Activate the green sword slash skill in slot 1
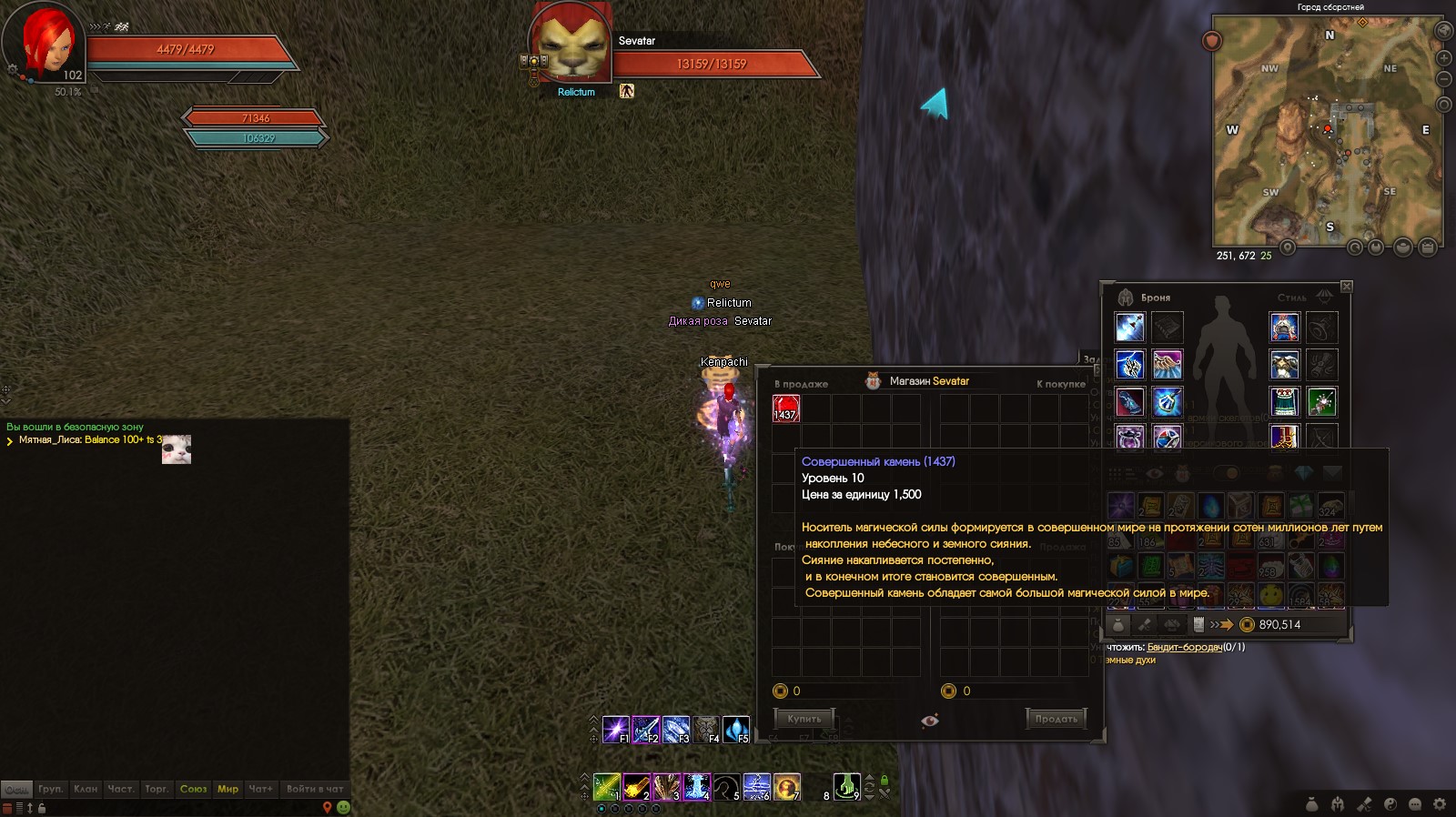The height and width of the screenshot is (817, 1456). click(606, 786)
